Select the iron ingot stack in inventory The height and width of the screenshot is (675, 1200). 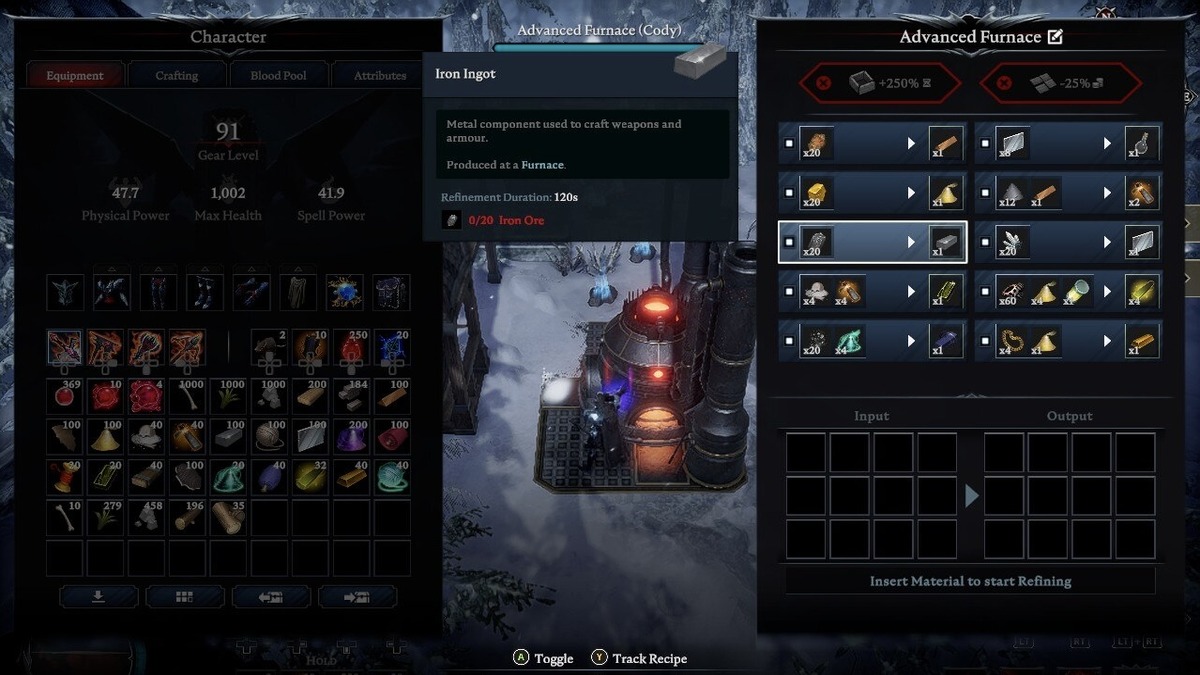click(228, 437)
